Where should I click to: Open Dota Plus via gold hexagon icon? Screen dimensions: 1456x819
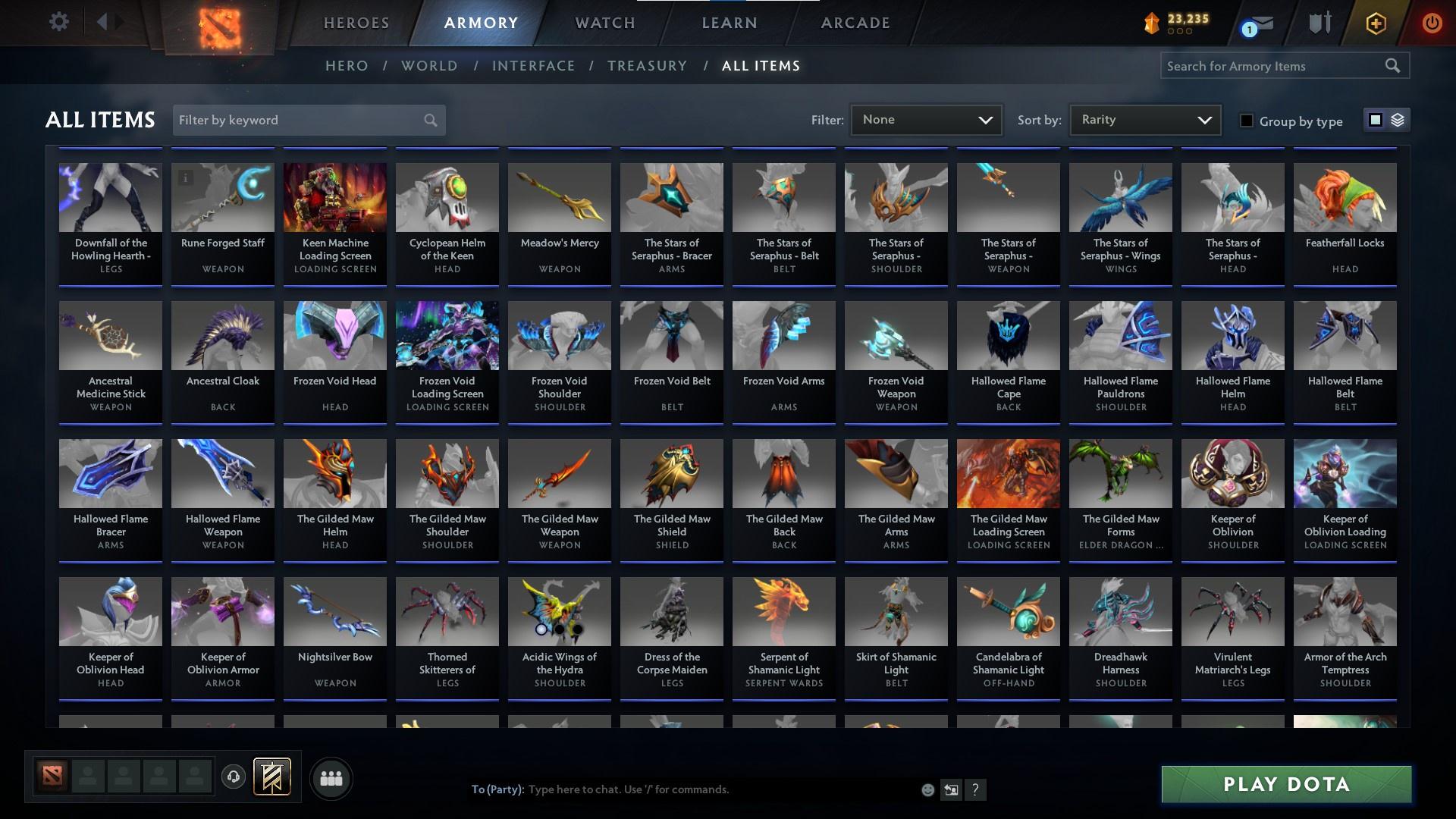point(1374,23)
